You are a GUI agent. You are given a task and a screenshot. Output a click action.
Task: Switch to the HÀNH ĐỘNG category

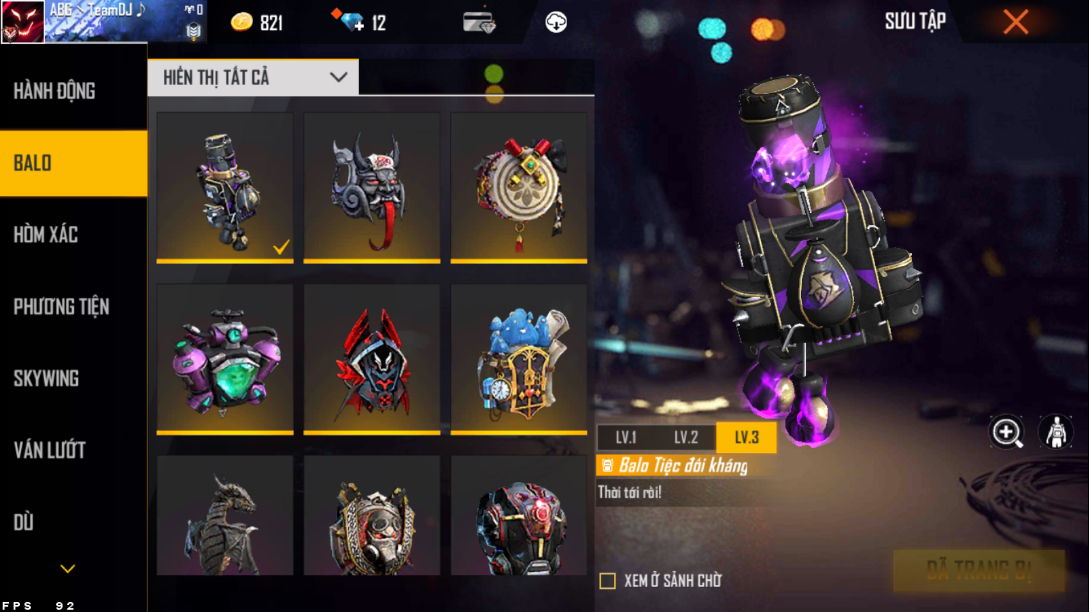(x=55, y=91)
